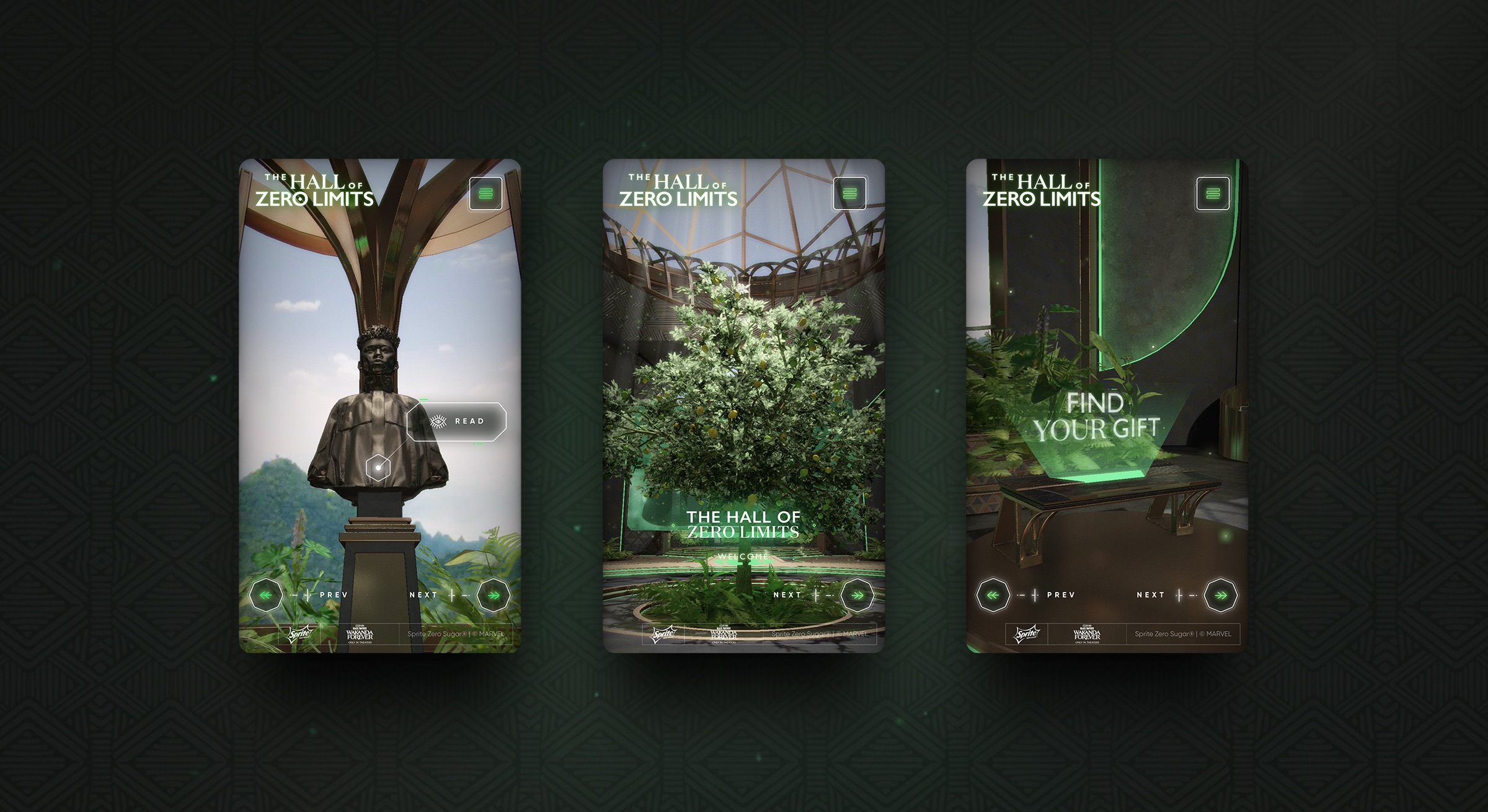Click the NEXT arrow on the tree welcome screen

tap(857, 595)
